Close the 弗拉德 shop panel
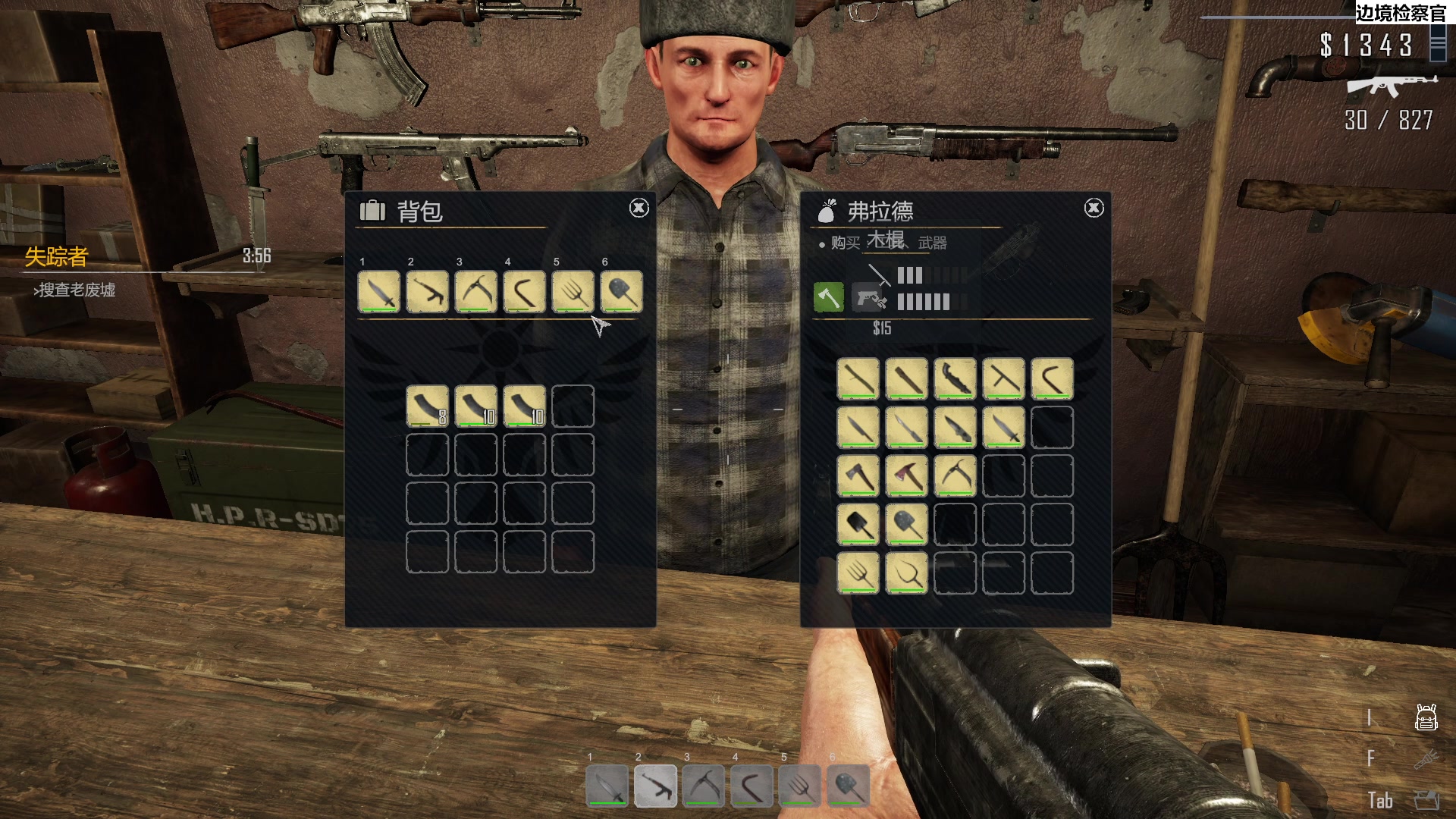The width and height of the screenshot is (1456, 819). [x=1094, y=208]
